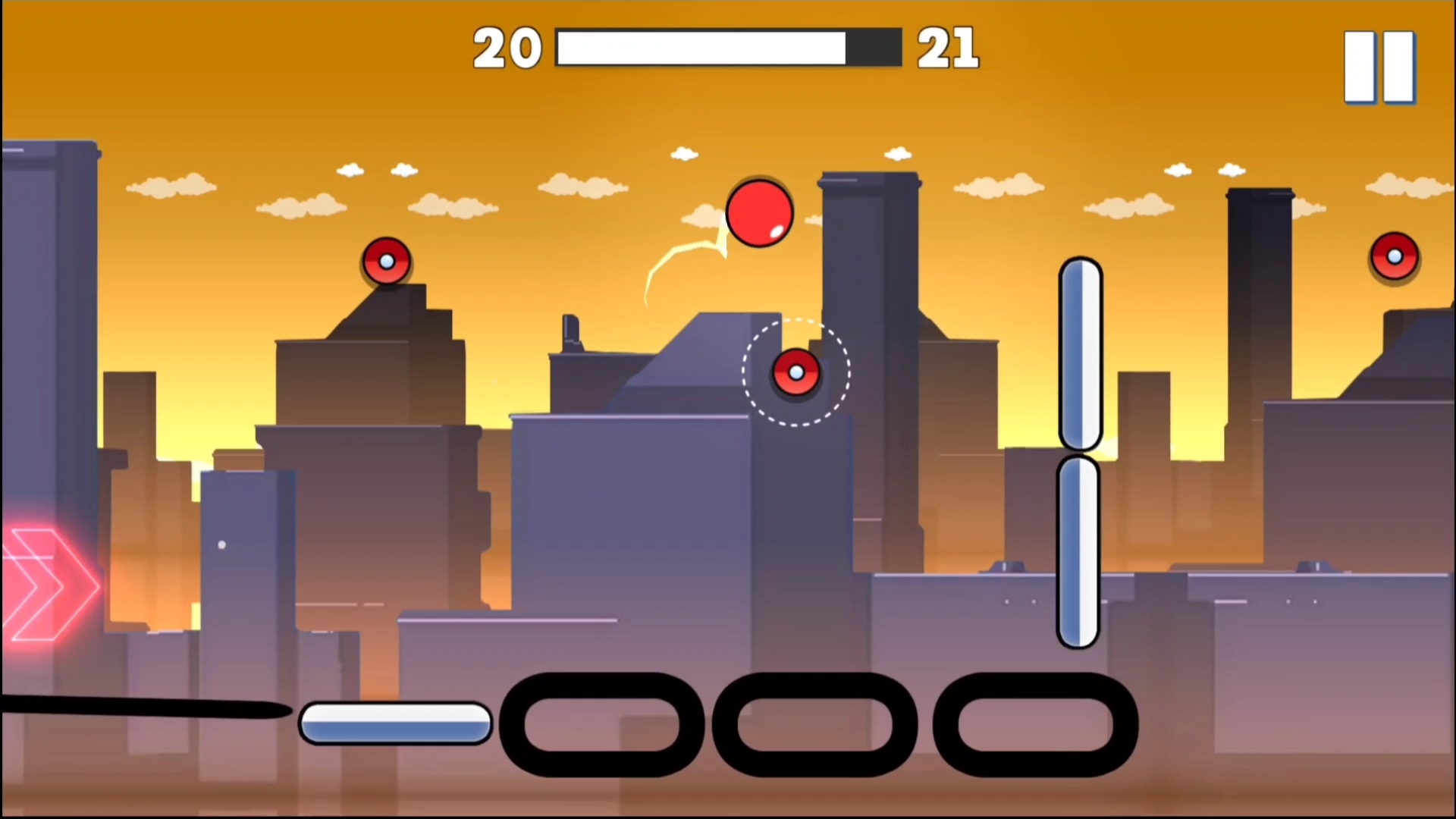Select the red target collectible inside the dashed circle
Image resolution: width=1456 pixels, height=819 pixels.
coord(795,372)
